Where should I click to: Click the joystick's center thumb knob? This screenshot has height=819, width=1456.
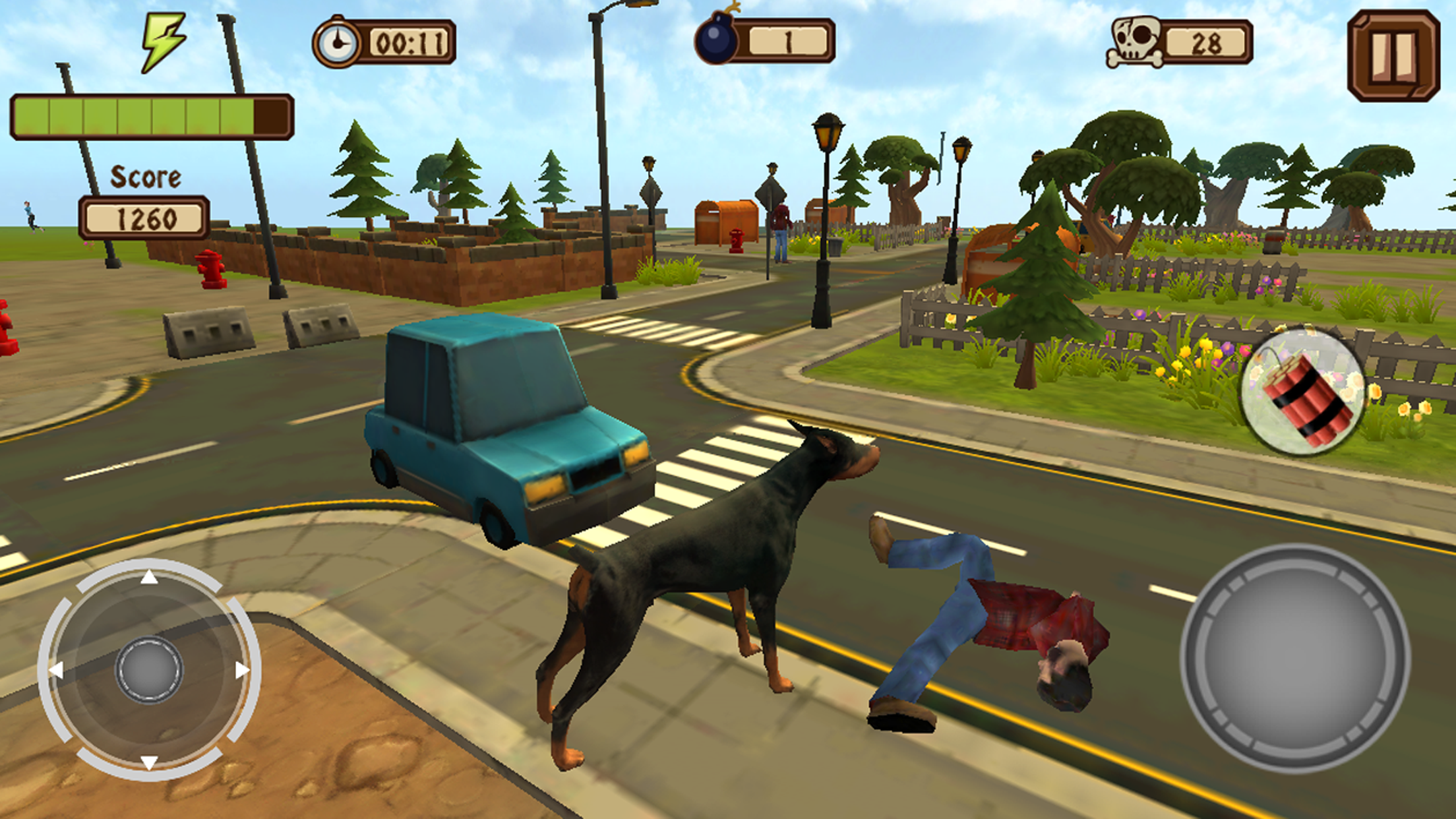tap(149, 670)
